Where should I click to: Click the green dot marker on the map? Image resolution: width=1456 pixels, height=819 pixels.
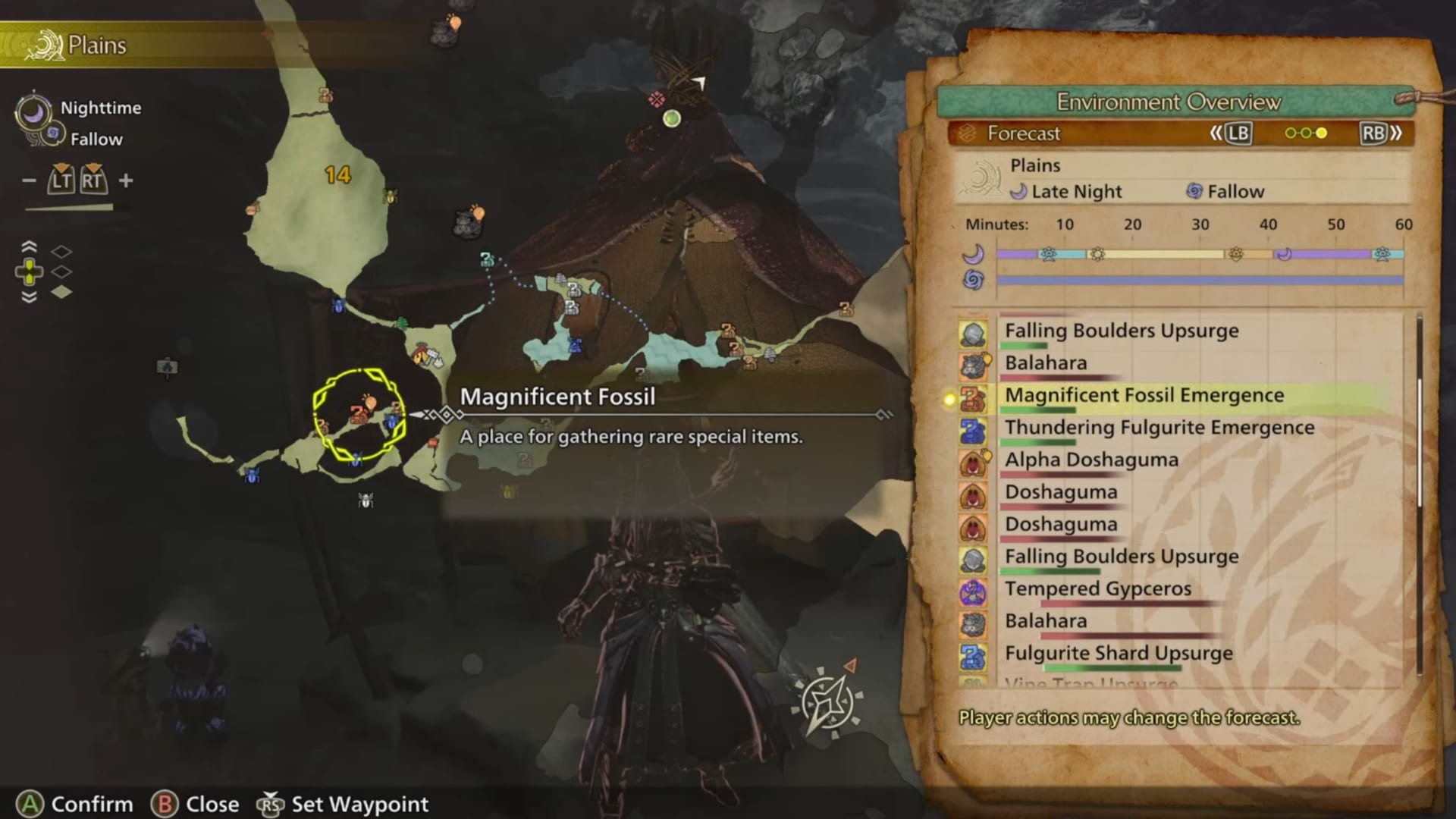[671, 118]
